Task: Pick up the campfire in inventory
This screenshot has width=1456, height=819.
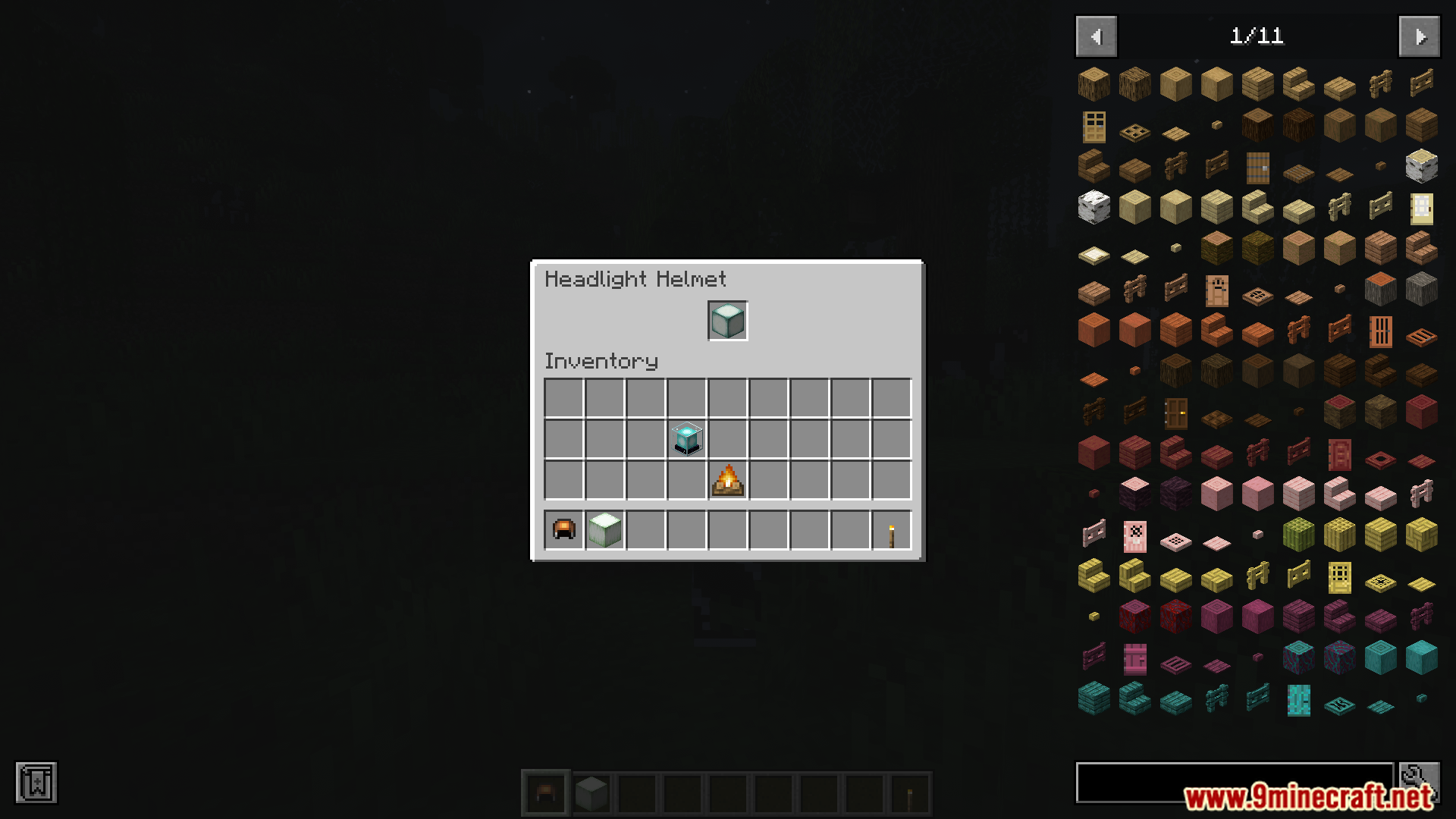Action: tap(727, 480)
